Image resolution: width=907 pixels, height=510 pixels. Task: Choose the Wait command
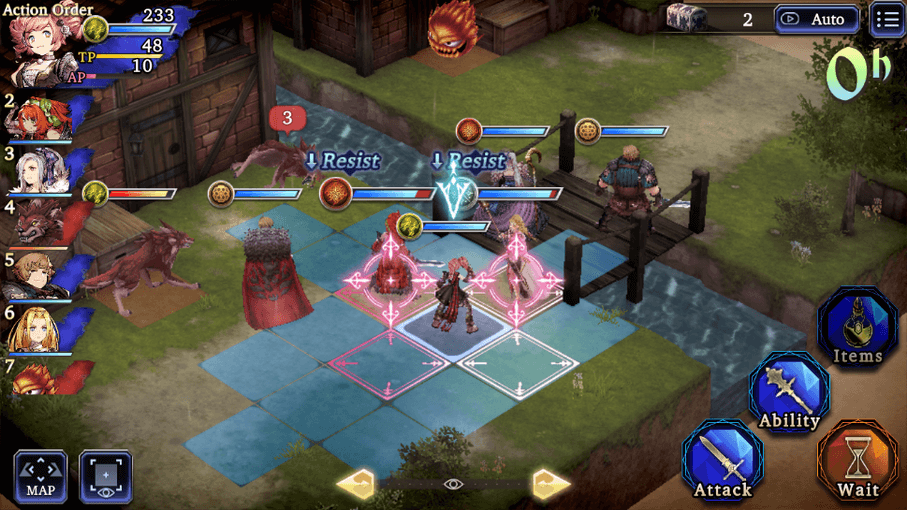pos(857,460)
